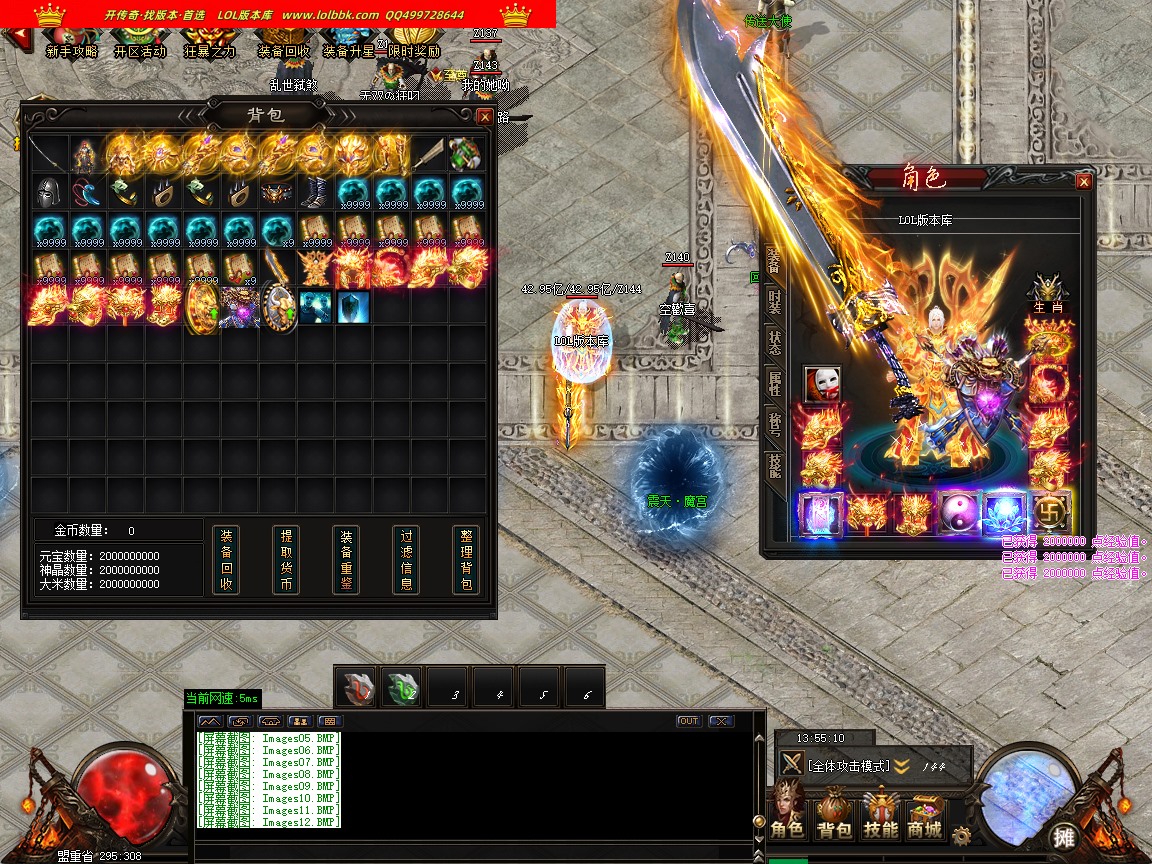Select the 技能 tab in the character panel
Viewport: 1152px width, 864px height.
(x=773, y=465)
